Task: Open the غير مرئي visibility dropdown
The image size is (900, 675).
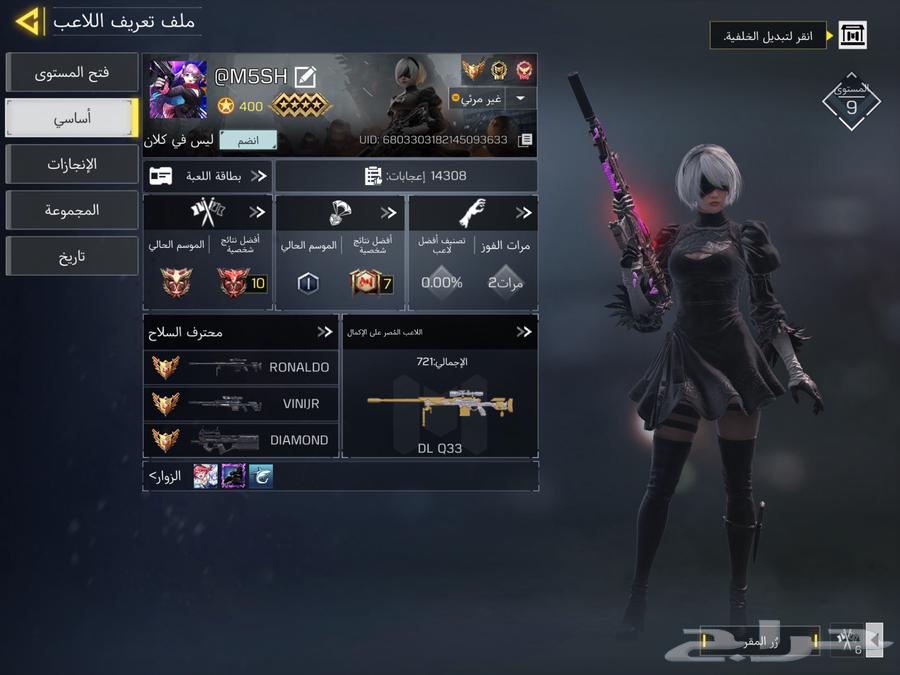Action: (521, 99)
